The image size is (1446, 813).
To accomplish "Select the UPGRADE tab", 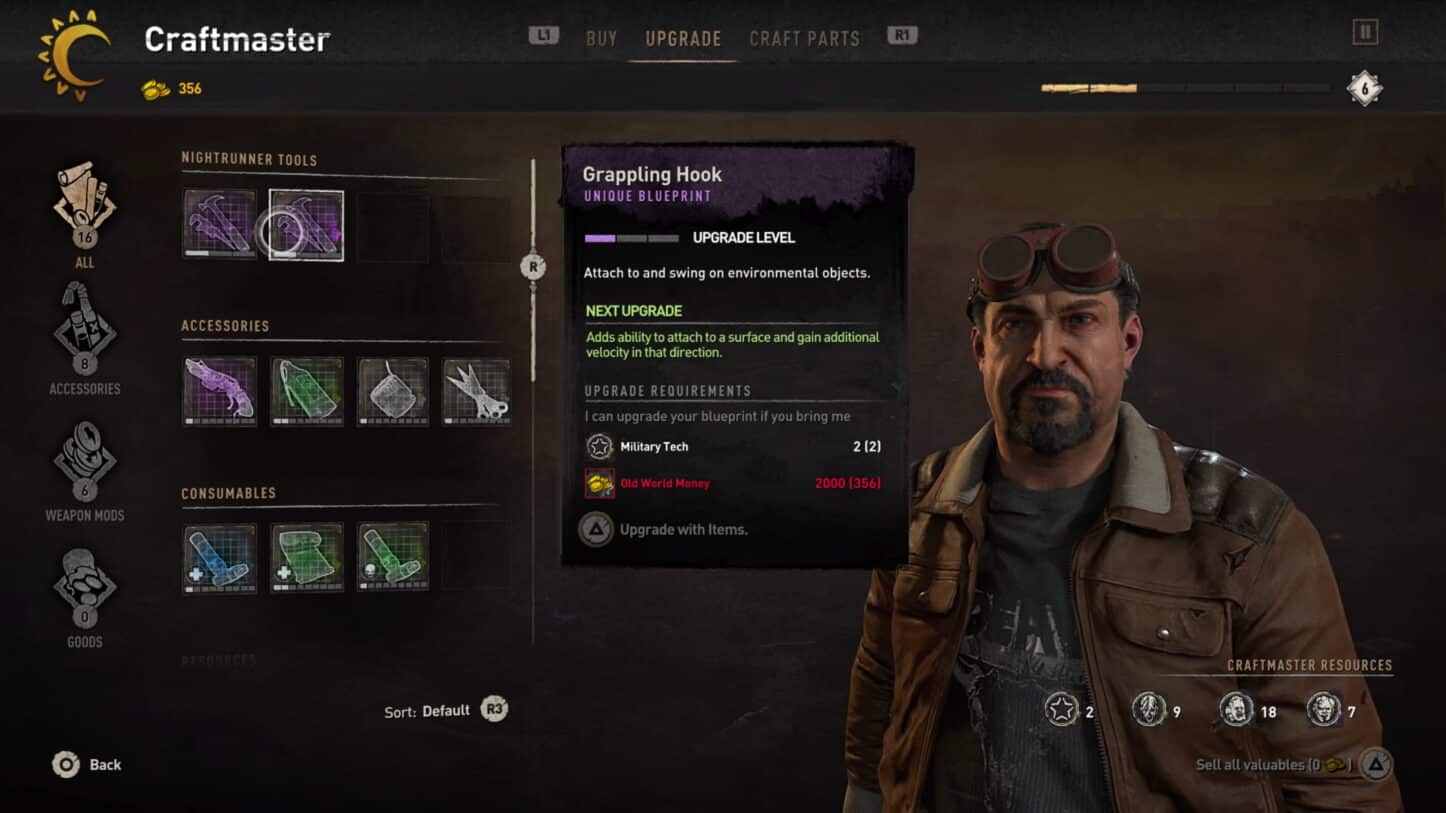I will point(683,39).
